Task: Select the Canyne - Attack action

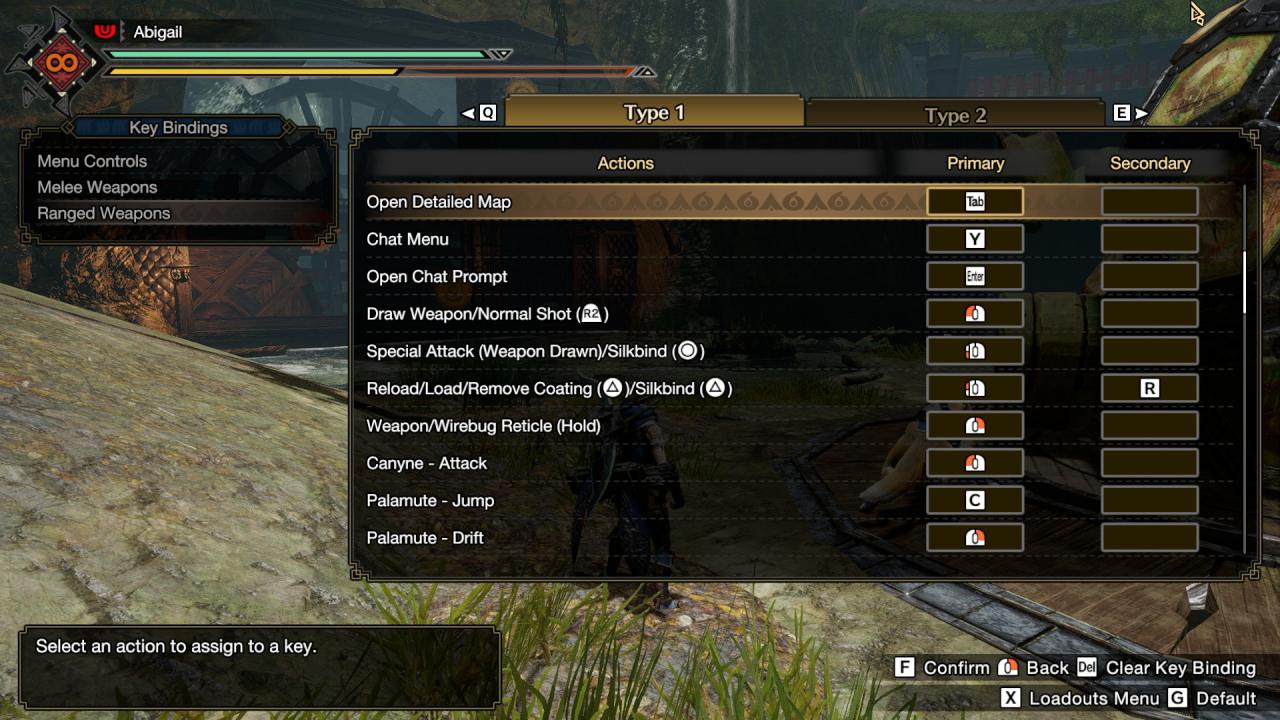Action: pos(427,463)
